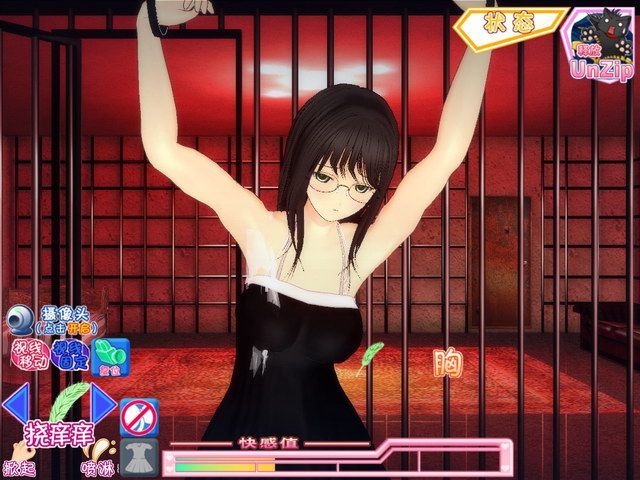Screen dimensions: 640x480
Task: Switch to previous tool with left arrow
Action: coord(14,404)
